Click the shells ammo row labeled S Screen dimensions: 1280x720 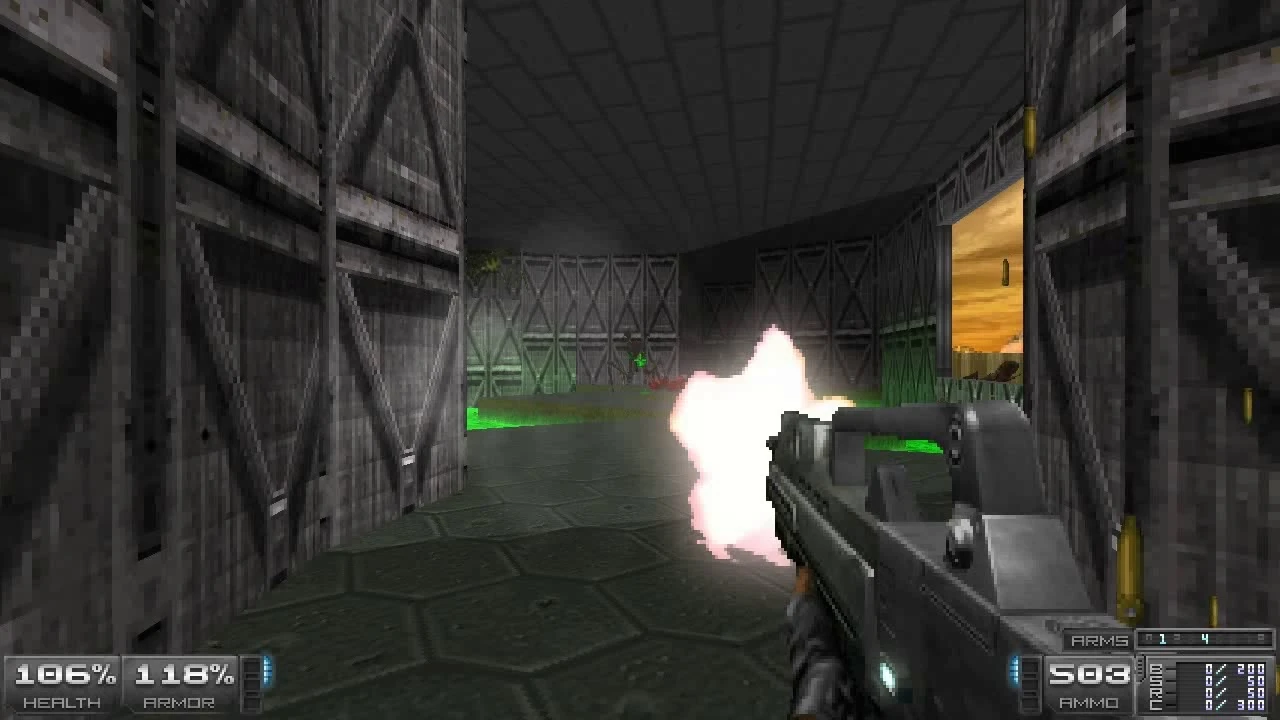coord(1154,680)
